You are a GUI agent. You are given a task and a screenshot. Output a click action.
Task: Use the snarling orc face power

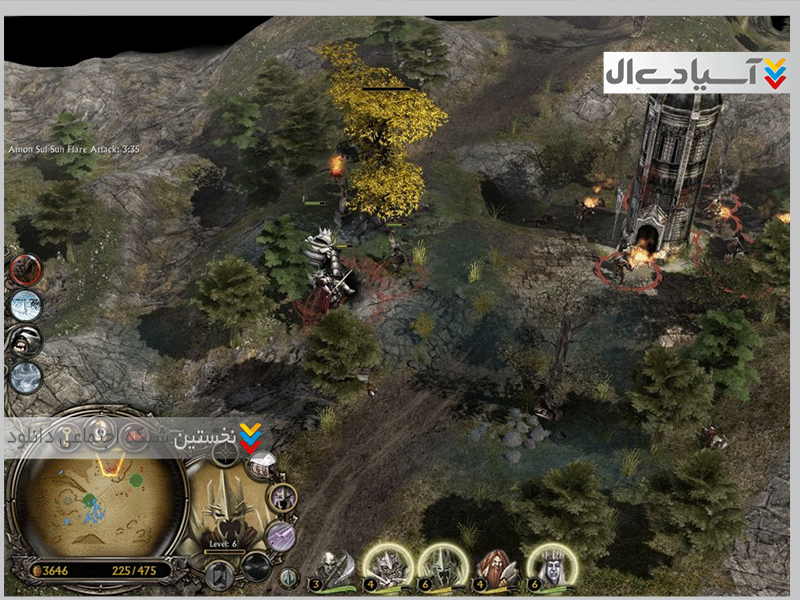tap(26, 341)
